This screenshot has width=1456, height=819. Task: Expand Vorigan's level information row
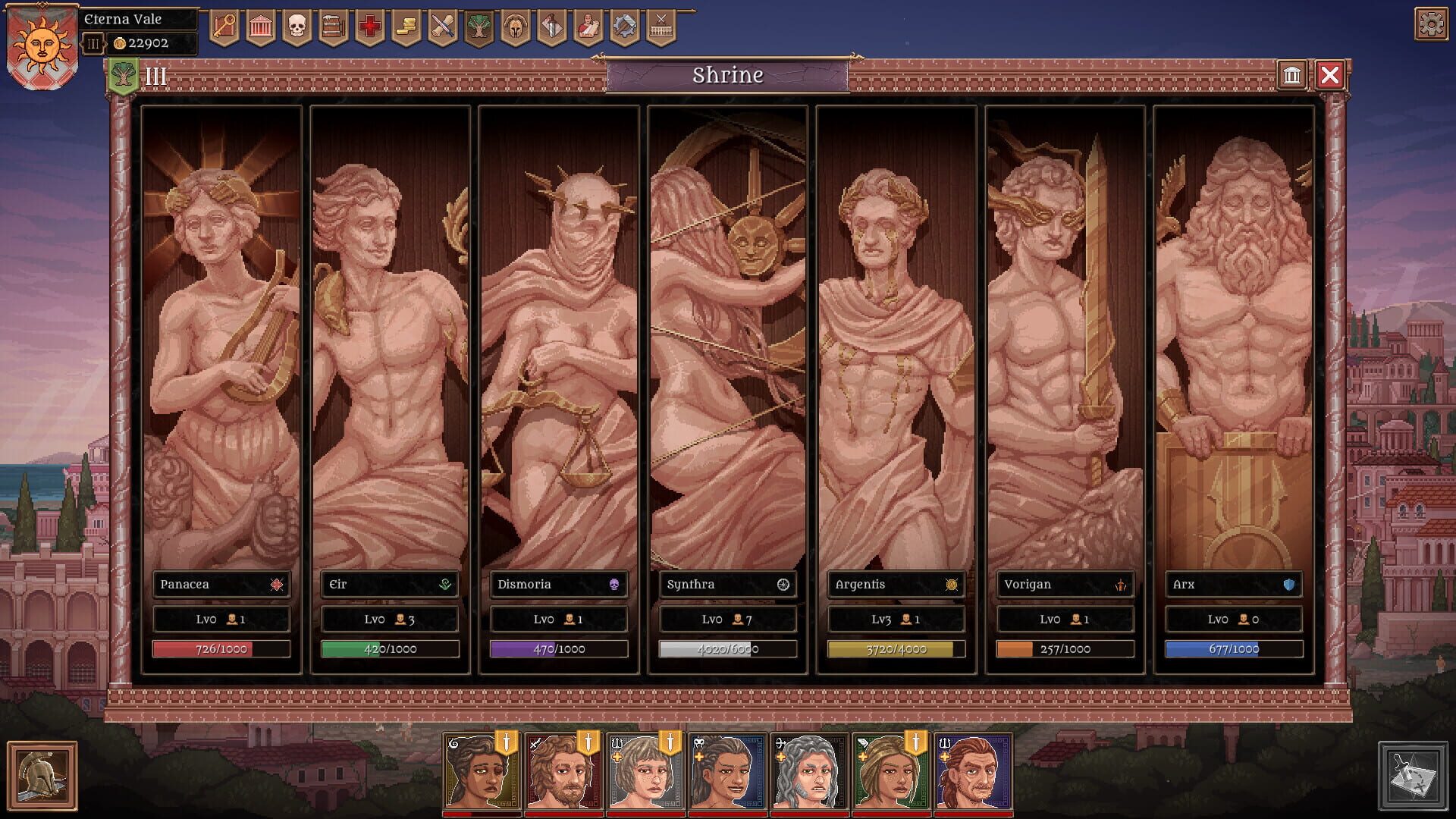(1065, 619)
